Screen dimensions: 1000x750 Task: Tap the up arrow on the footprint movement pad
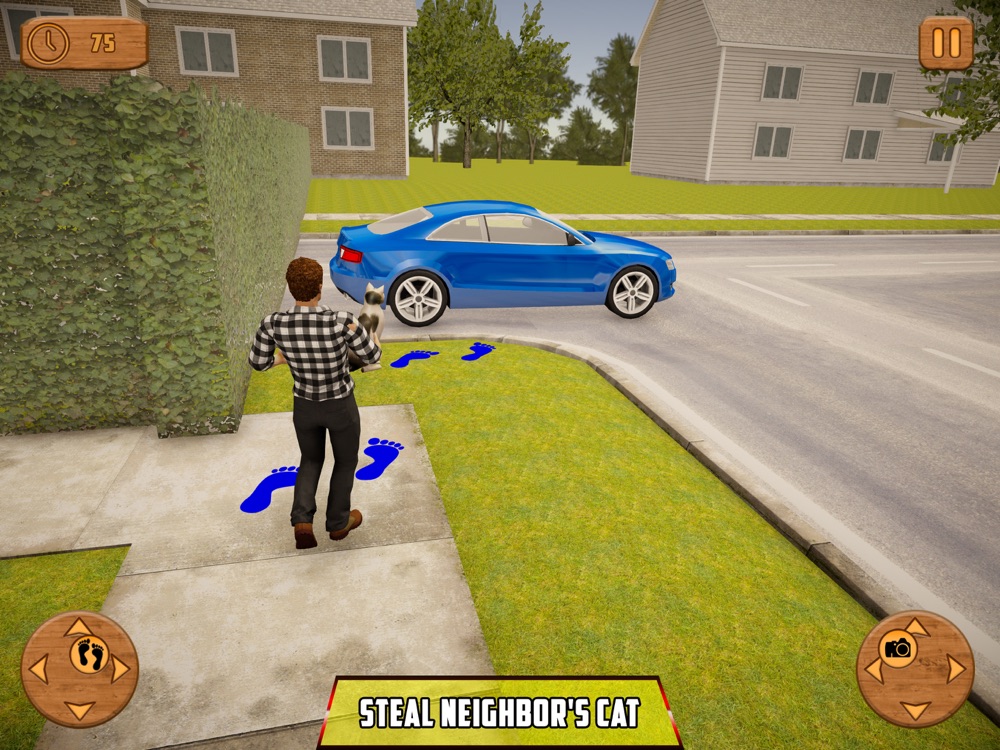point(79,627)
